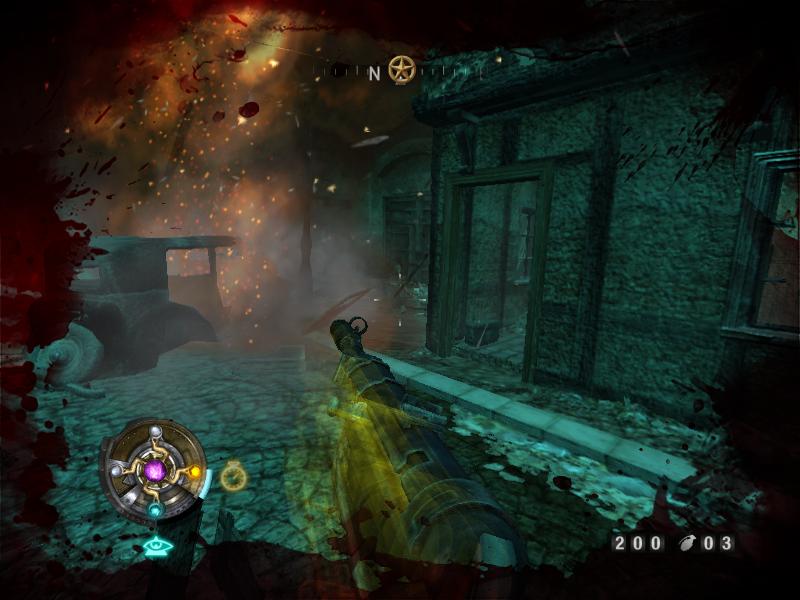Activate the glowing cyan eye Veil icon
The width and height of the screenshot is (800, 600).
(x=154, y=546)
